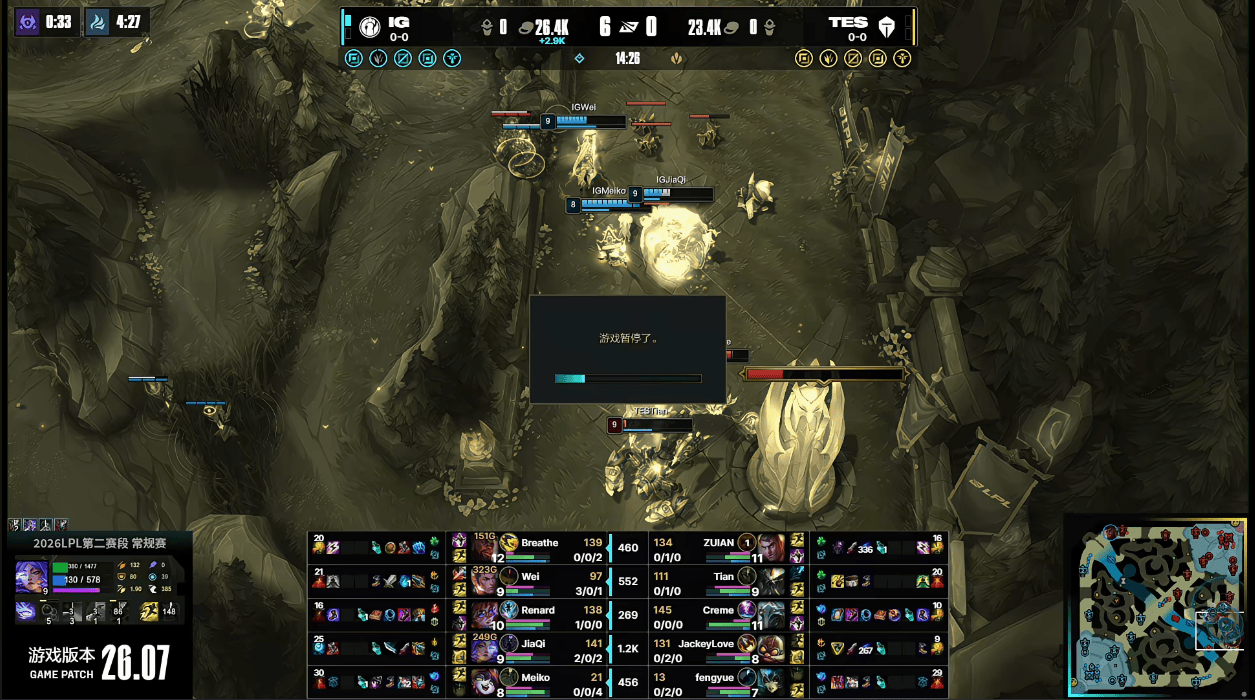Screen dimensions: 1255x700
Task: Click the TES team logo
Action: 886,27
